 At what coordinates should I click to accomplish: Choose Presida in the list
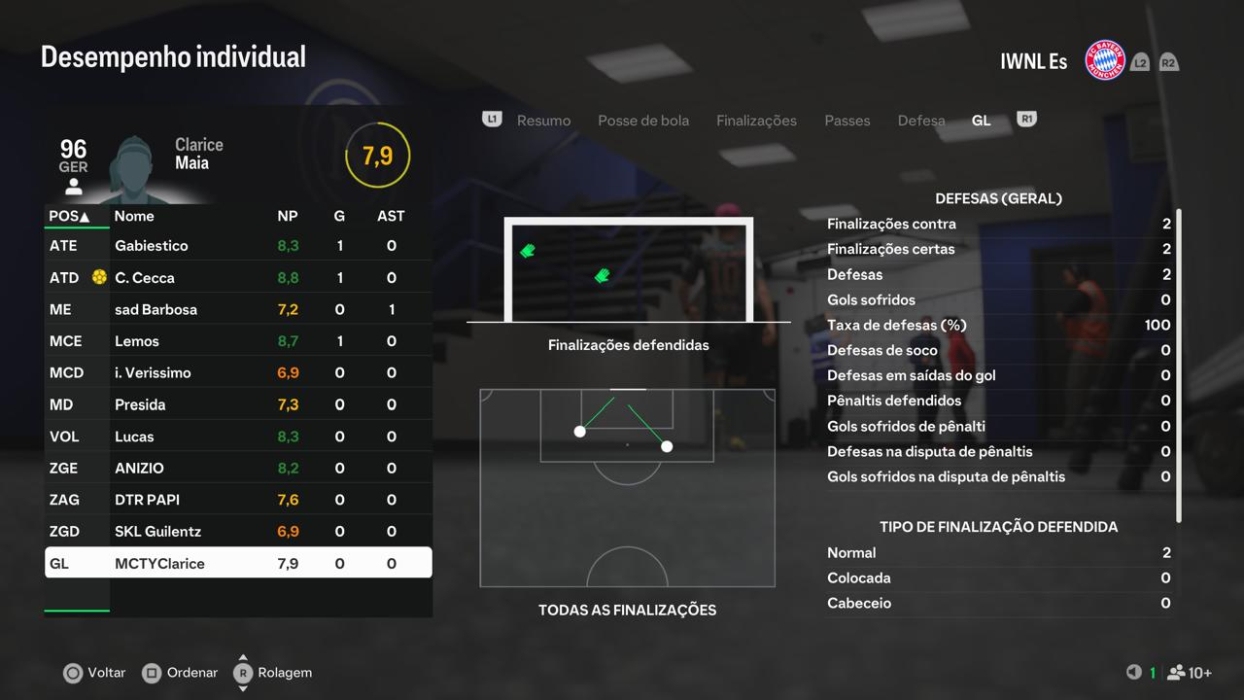coord(238,405)
